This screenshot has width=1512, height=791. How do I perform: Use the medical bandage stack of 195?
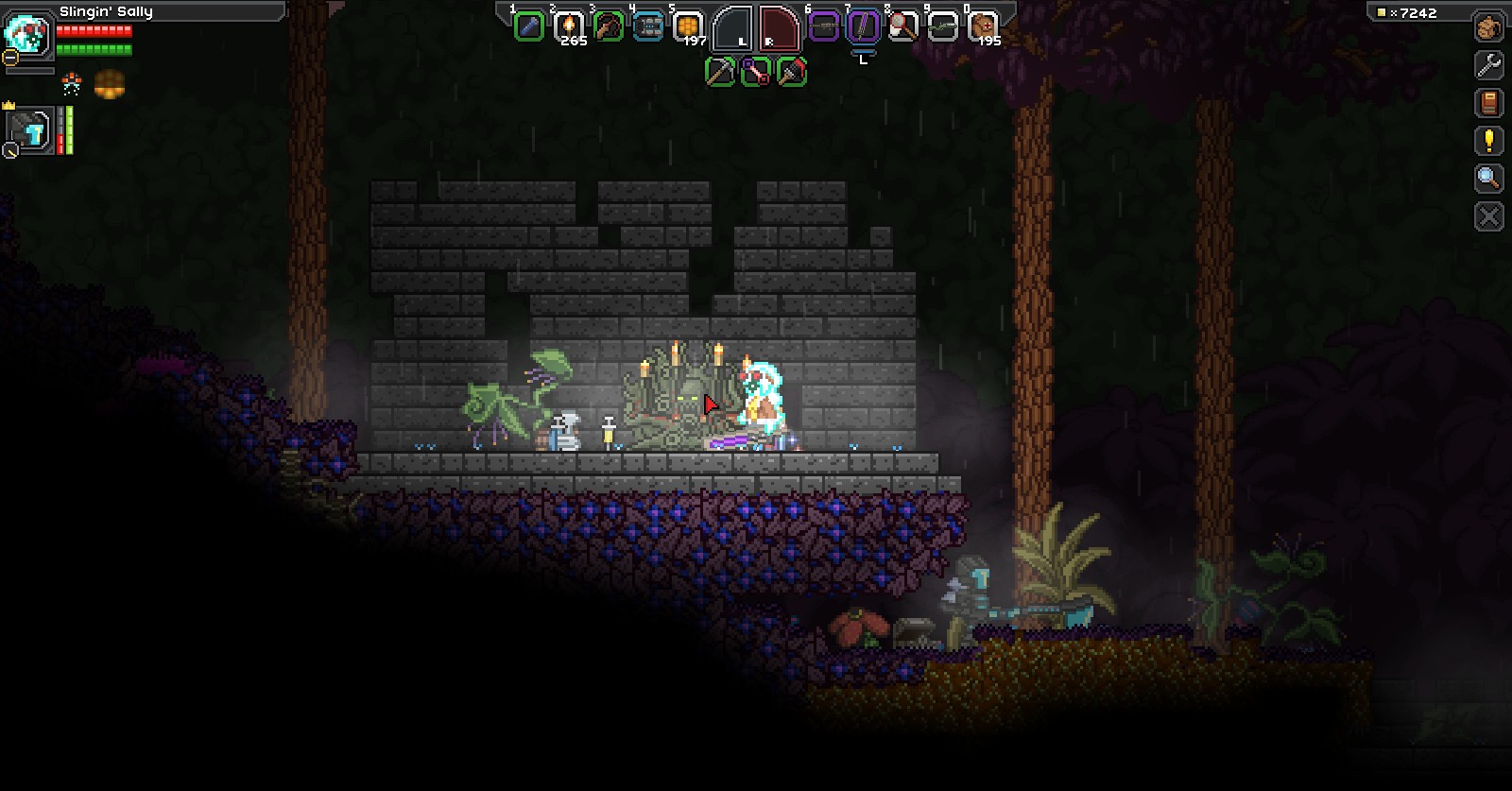point(983,26)
